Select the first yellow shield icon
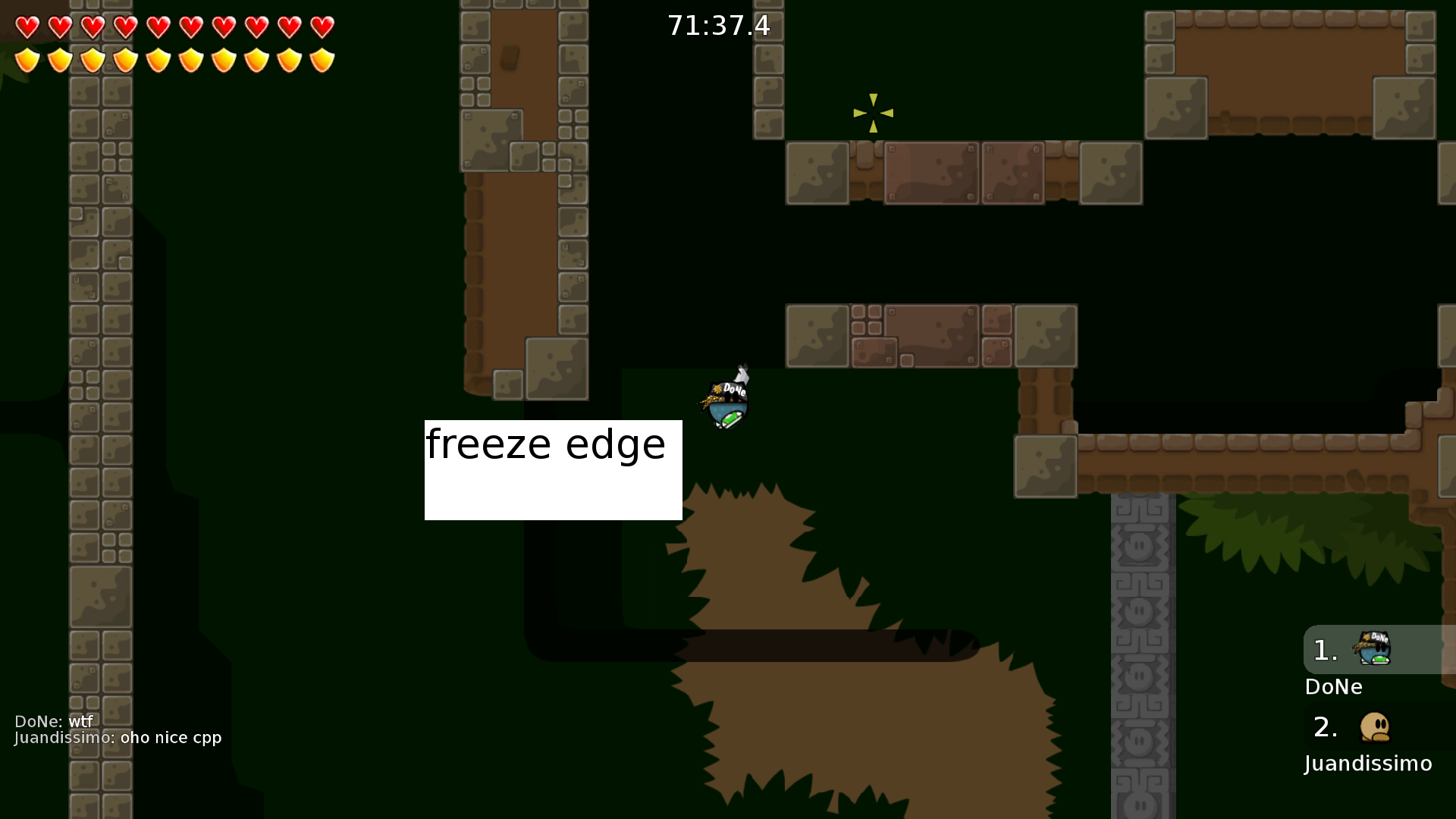The image size is (1456, 819). (27, 59)
